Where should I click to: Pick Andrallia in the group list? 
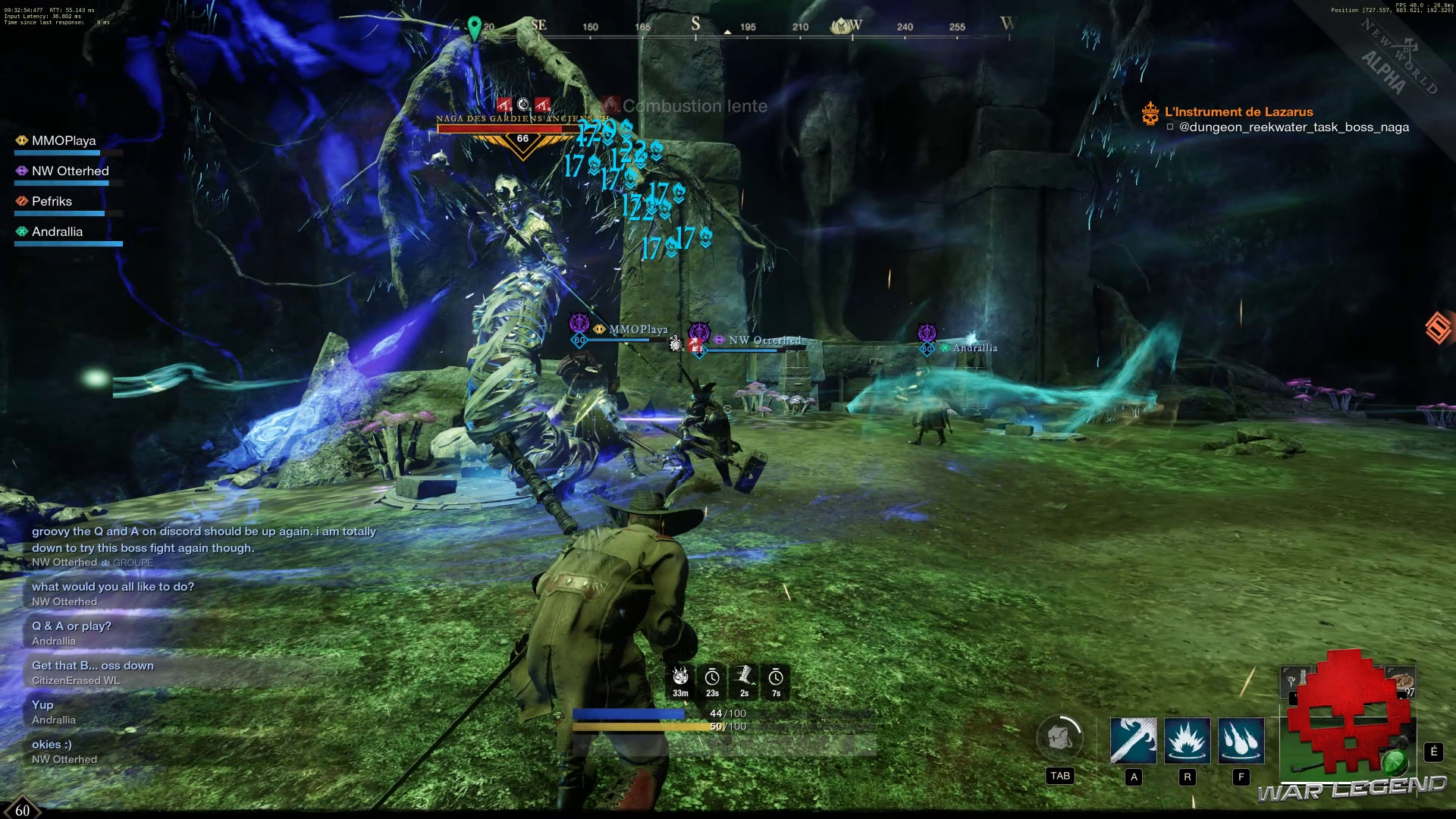57,232
